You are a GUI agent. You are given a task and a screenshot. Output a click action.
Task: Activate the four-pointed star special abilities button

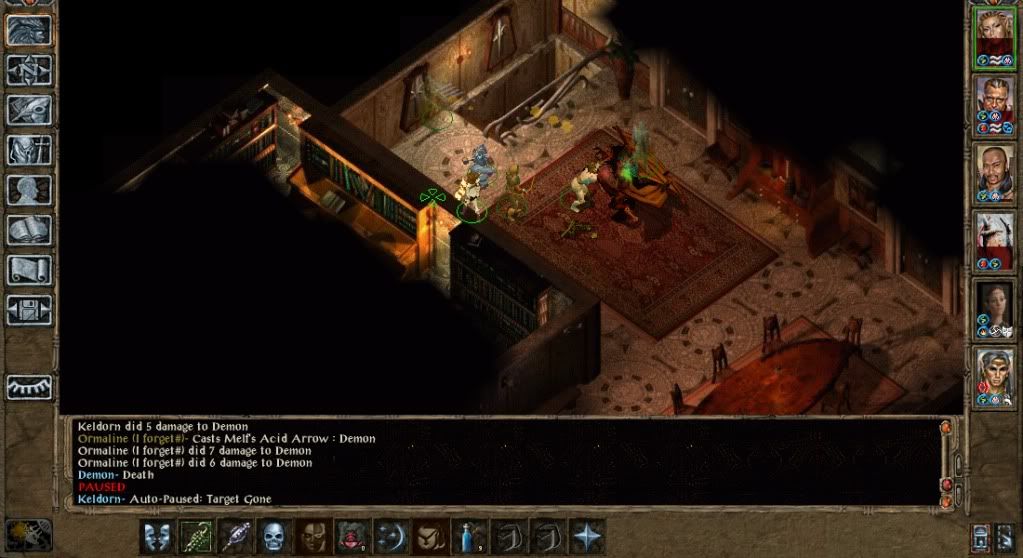pos(587,537)
